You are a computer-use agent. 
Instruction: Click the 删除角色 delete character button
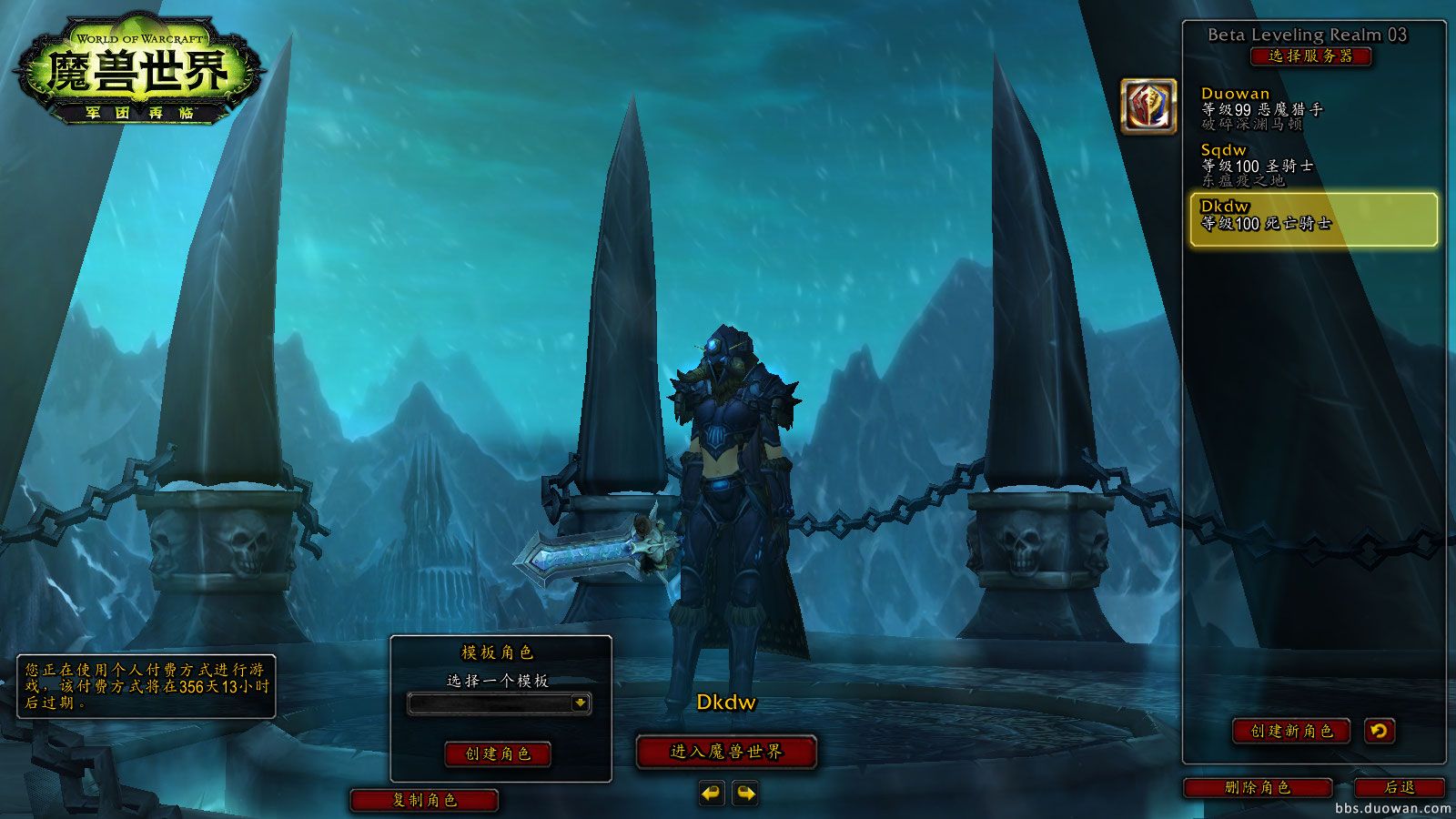[x=1258, y=788]
